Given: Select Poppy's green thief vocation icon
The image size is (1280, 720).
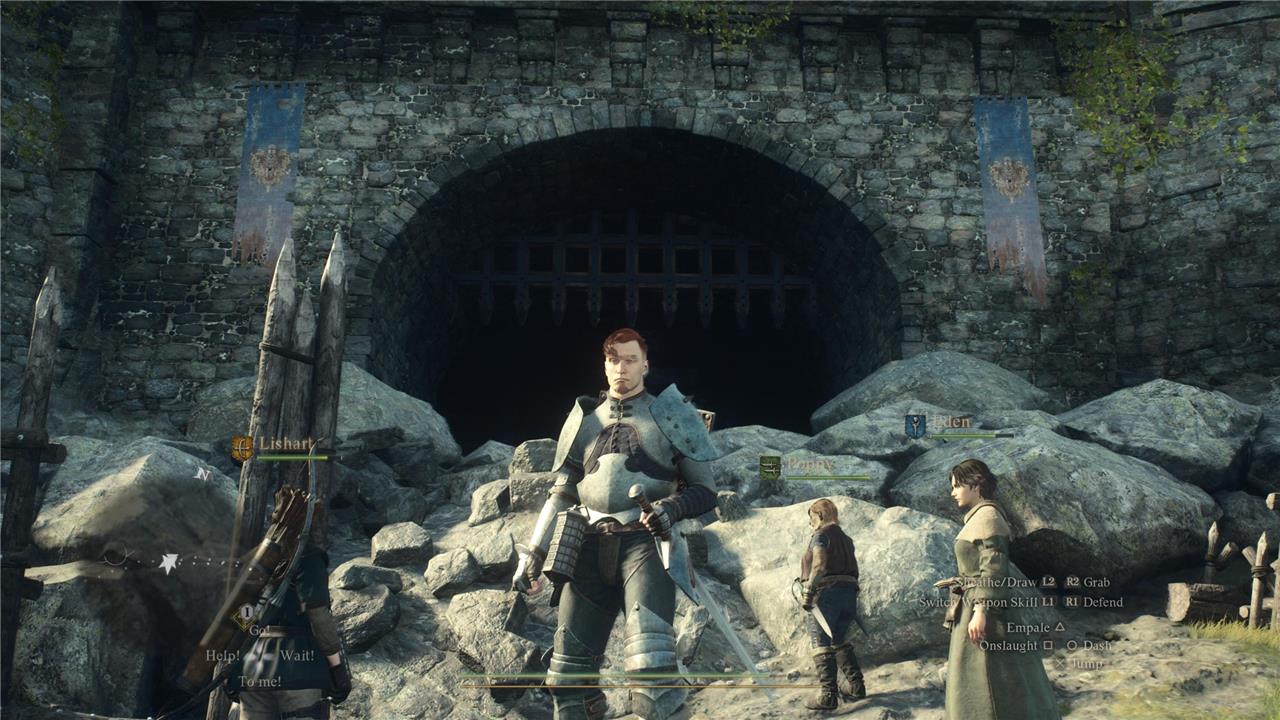Looking at the screenshot, I should (769, 466).
